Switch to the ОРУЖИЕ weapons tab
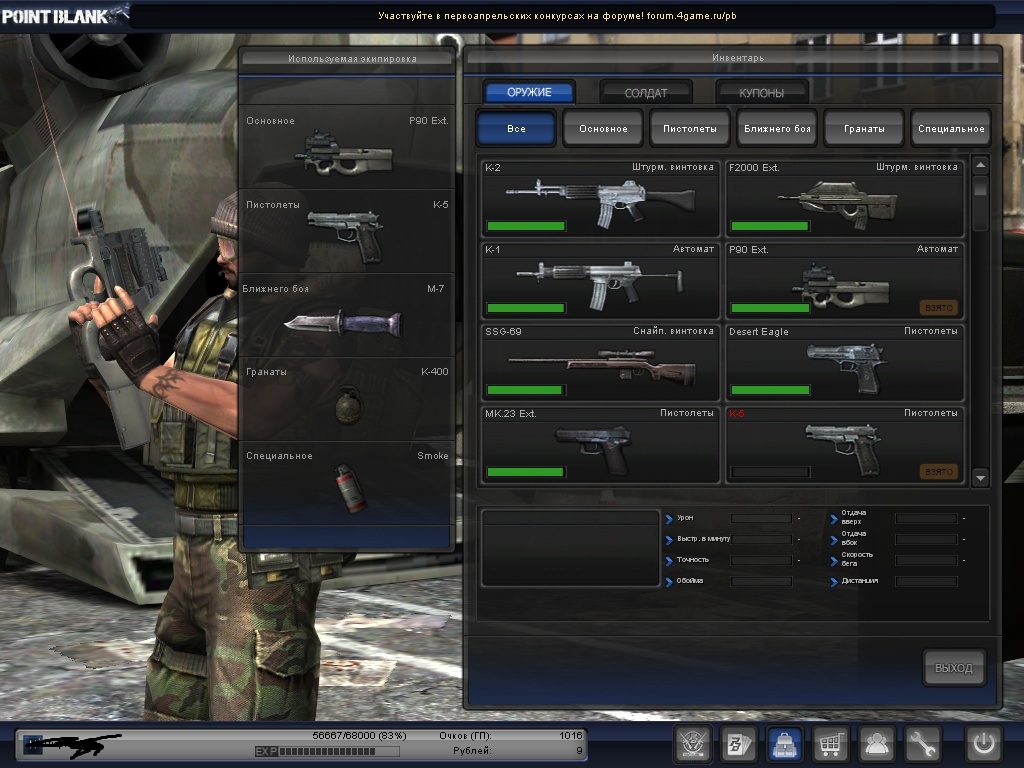 pyautogui.click(x=530, y=92)
